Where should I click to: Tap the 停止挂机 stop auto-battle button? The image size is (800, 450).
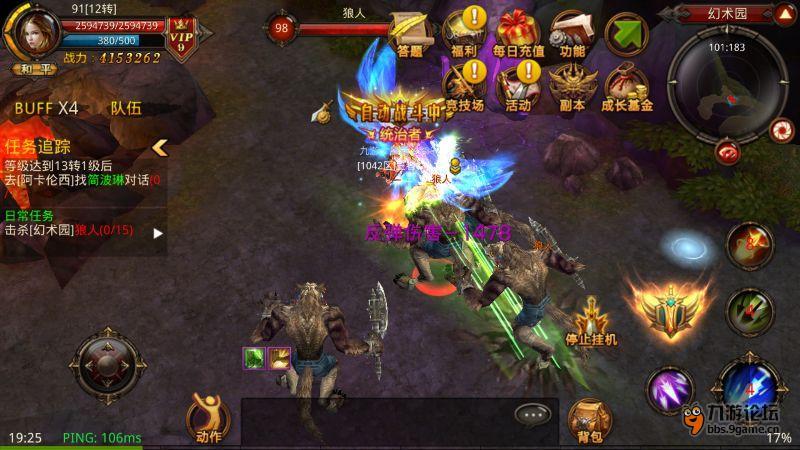591,321
